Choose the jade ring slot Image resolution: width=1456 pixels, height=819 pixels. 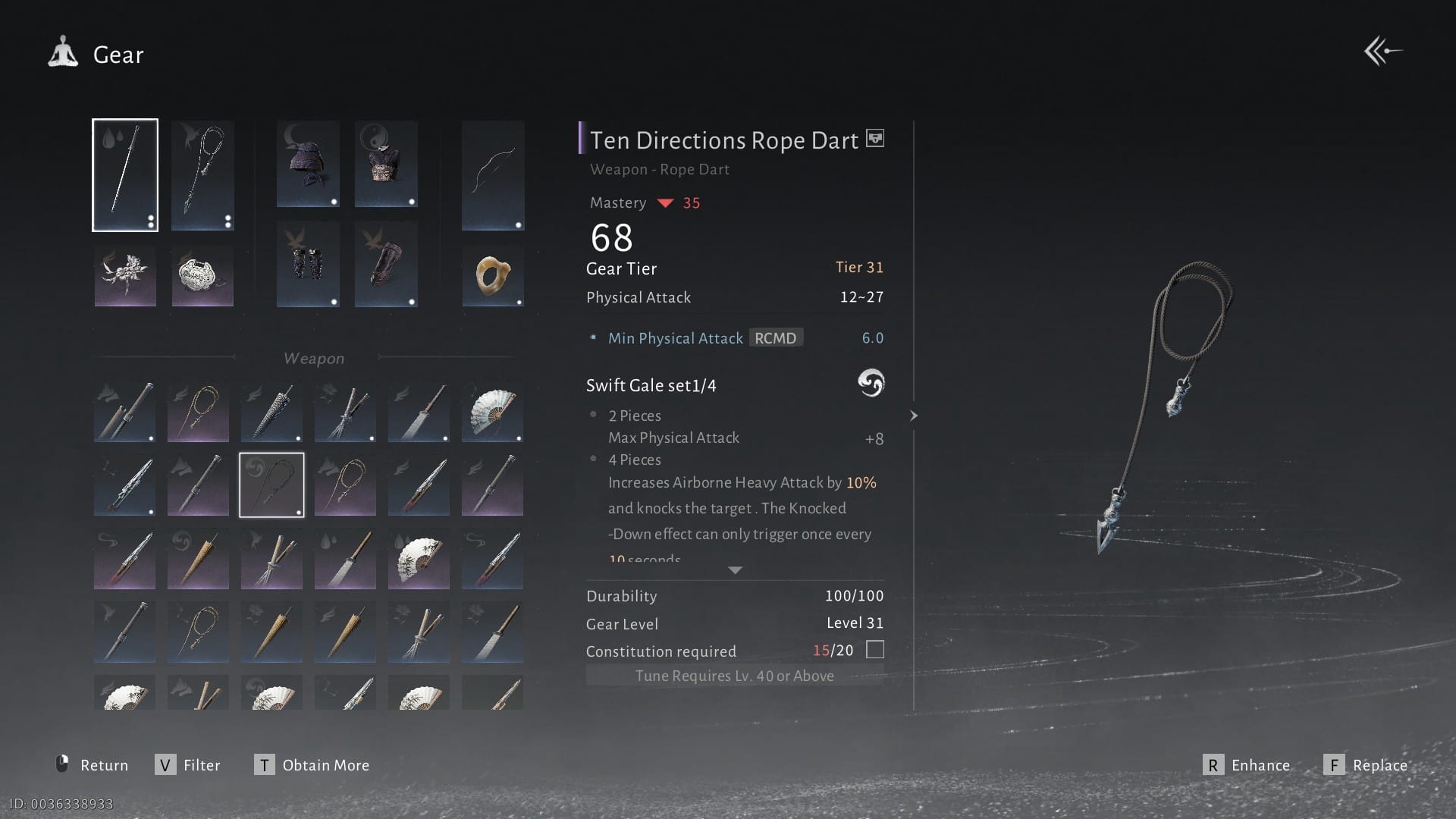(x=493, y=276)
